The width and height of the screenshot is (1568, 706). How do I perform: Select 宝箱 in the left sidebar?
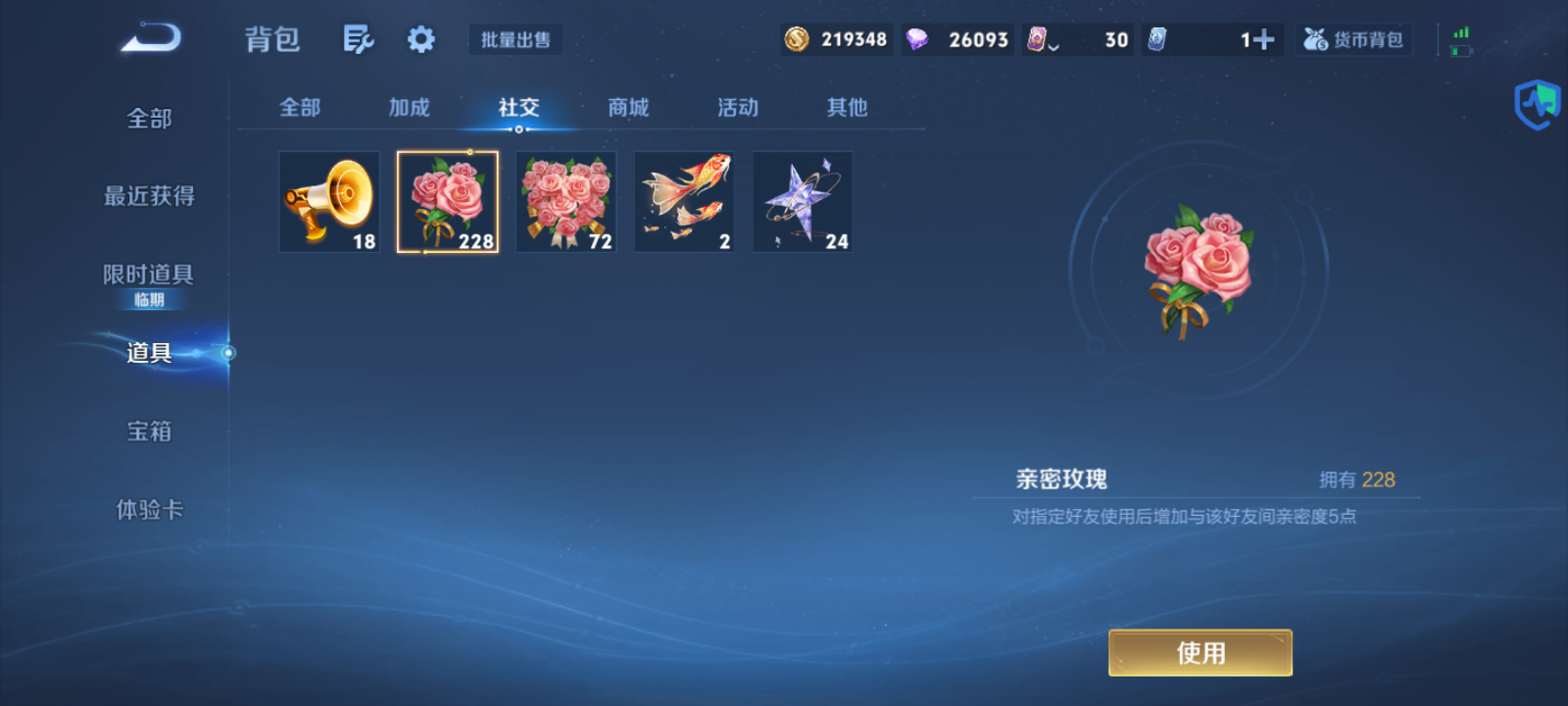(149, 430)
